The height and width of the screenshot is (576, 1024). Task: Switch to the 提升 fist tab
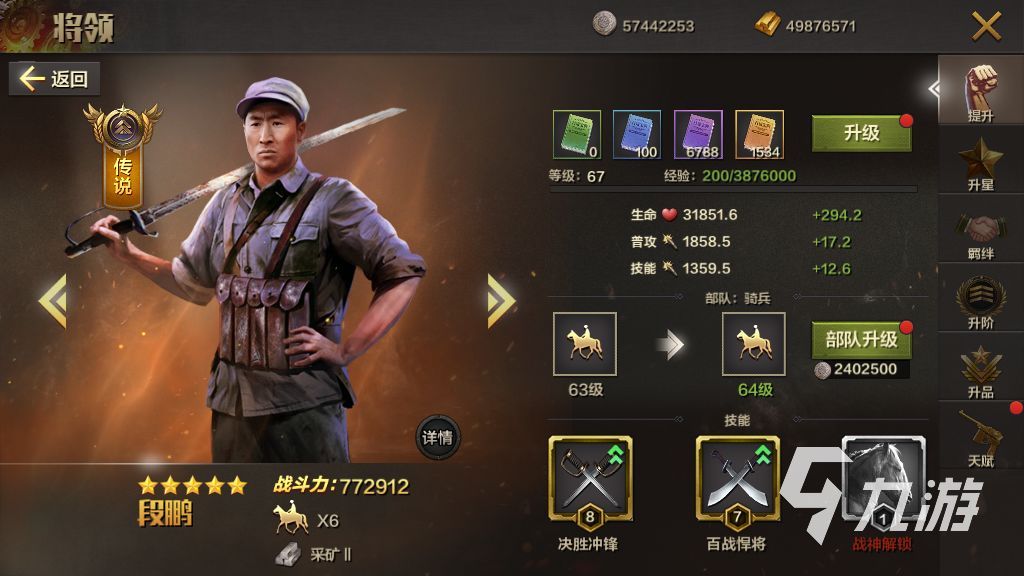[x=981, y=93]
